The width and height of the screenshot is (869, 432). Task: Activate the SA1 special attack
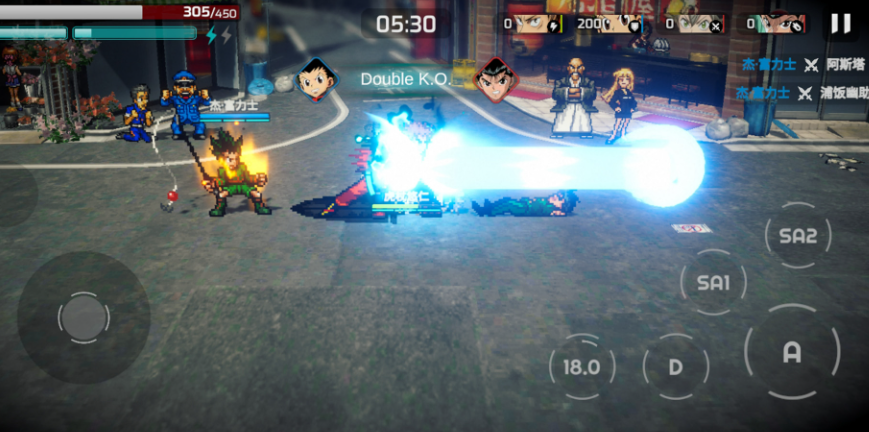tap(713, 283)
